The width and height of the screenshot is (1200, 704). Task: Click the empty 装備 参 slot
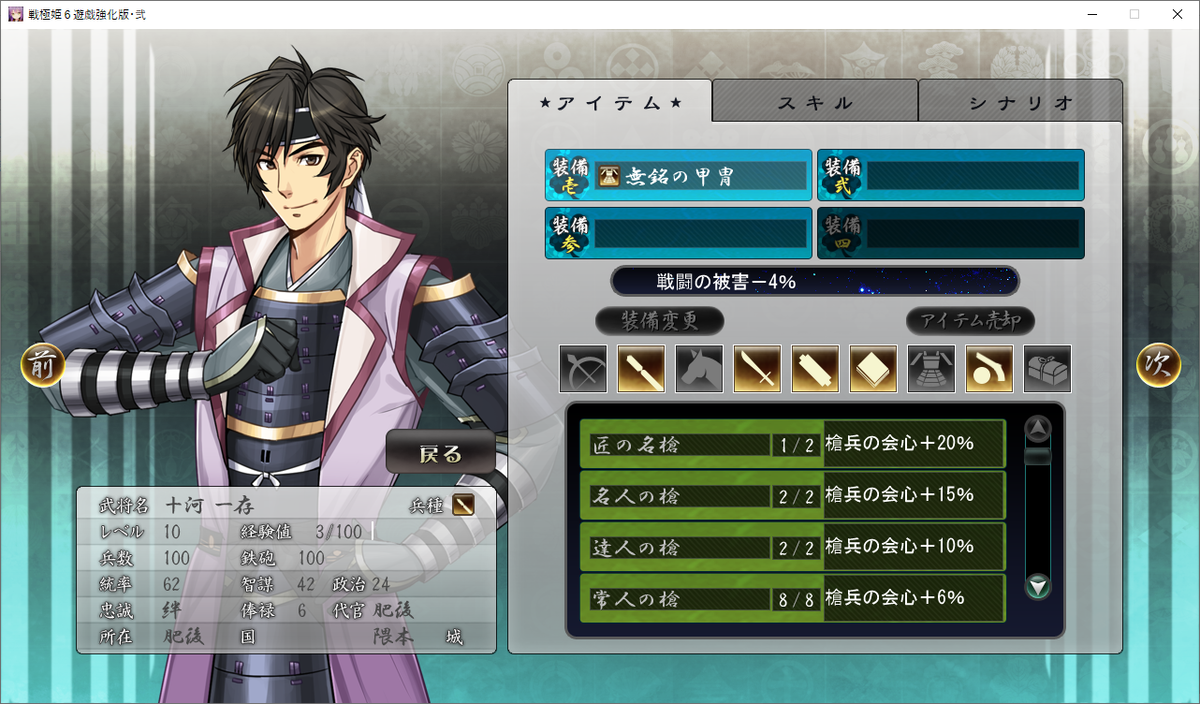679,233
